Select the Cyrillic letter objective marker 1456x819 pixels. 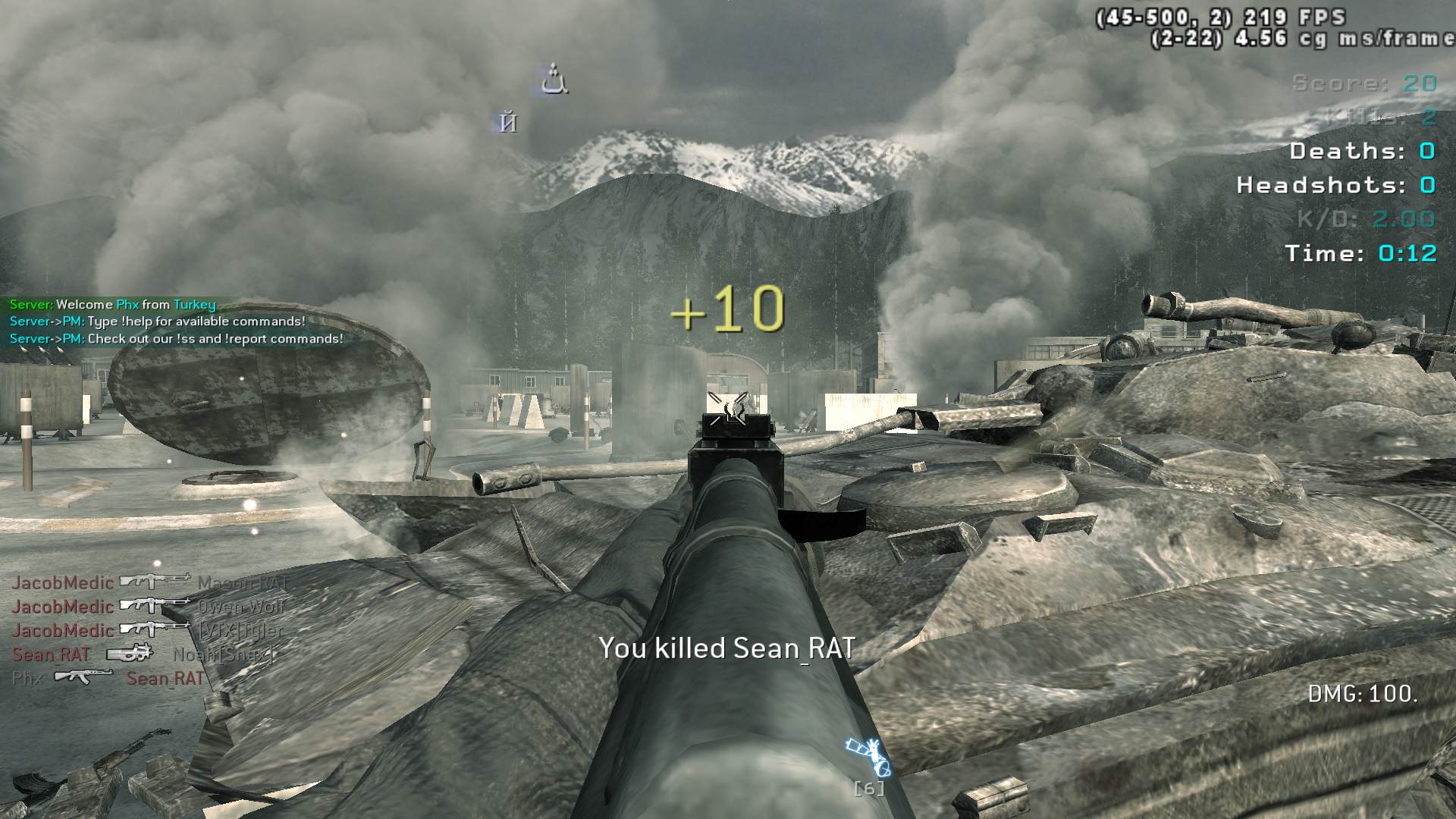pyautogui.click(x=508, y=122)
